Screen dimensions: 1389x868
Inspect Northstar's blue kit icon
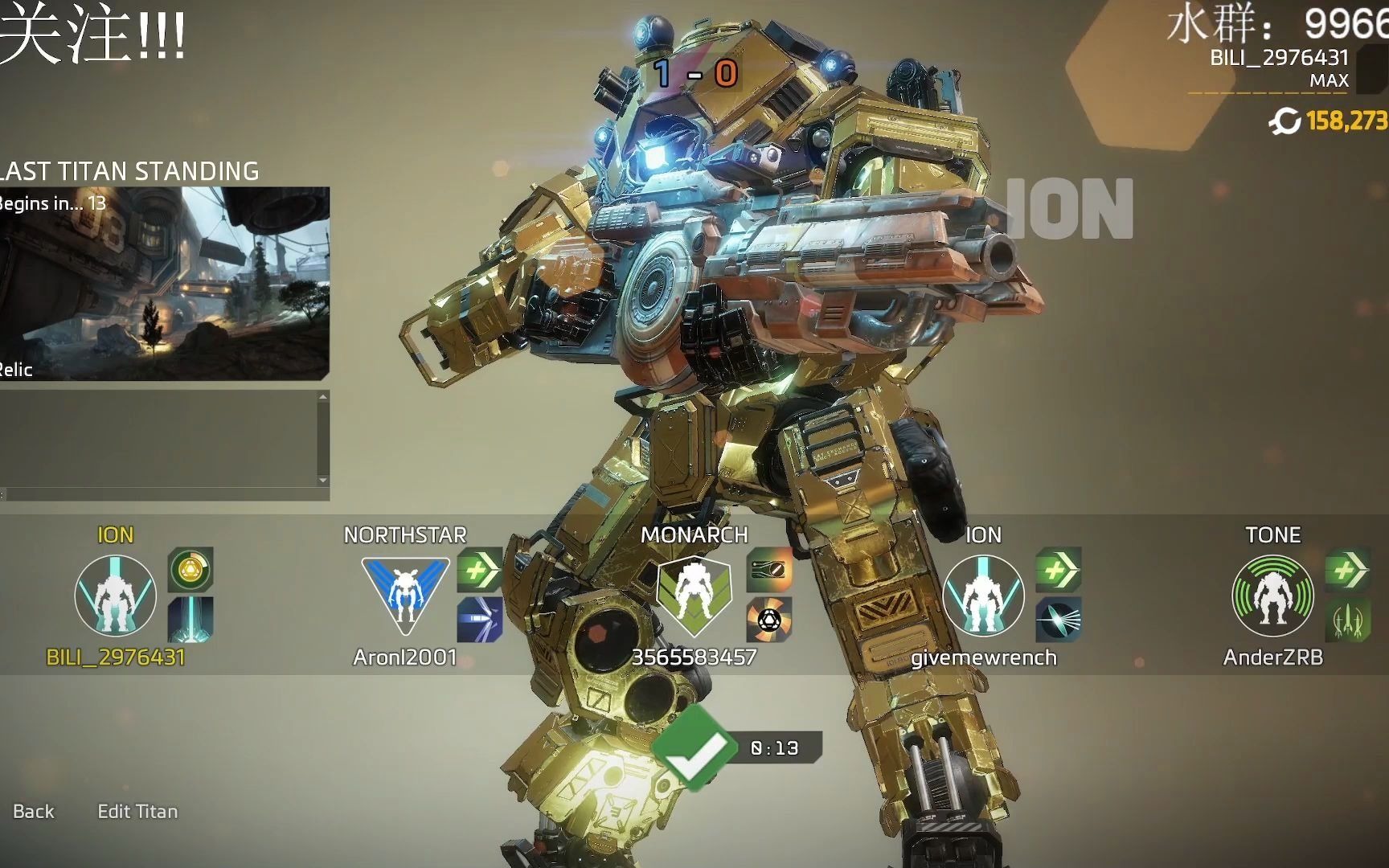(480, 620)
